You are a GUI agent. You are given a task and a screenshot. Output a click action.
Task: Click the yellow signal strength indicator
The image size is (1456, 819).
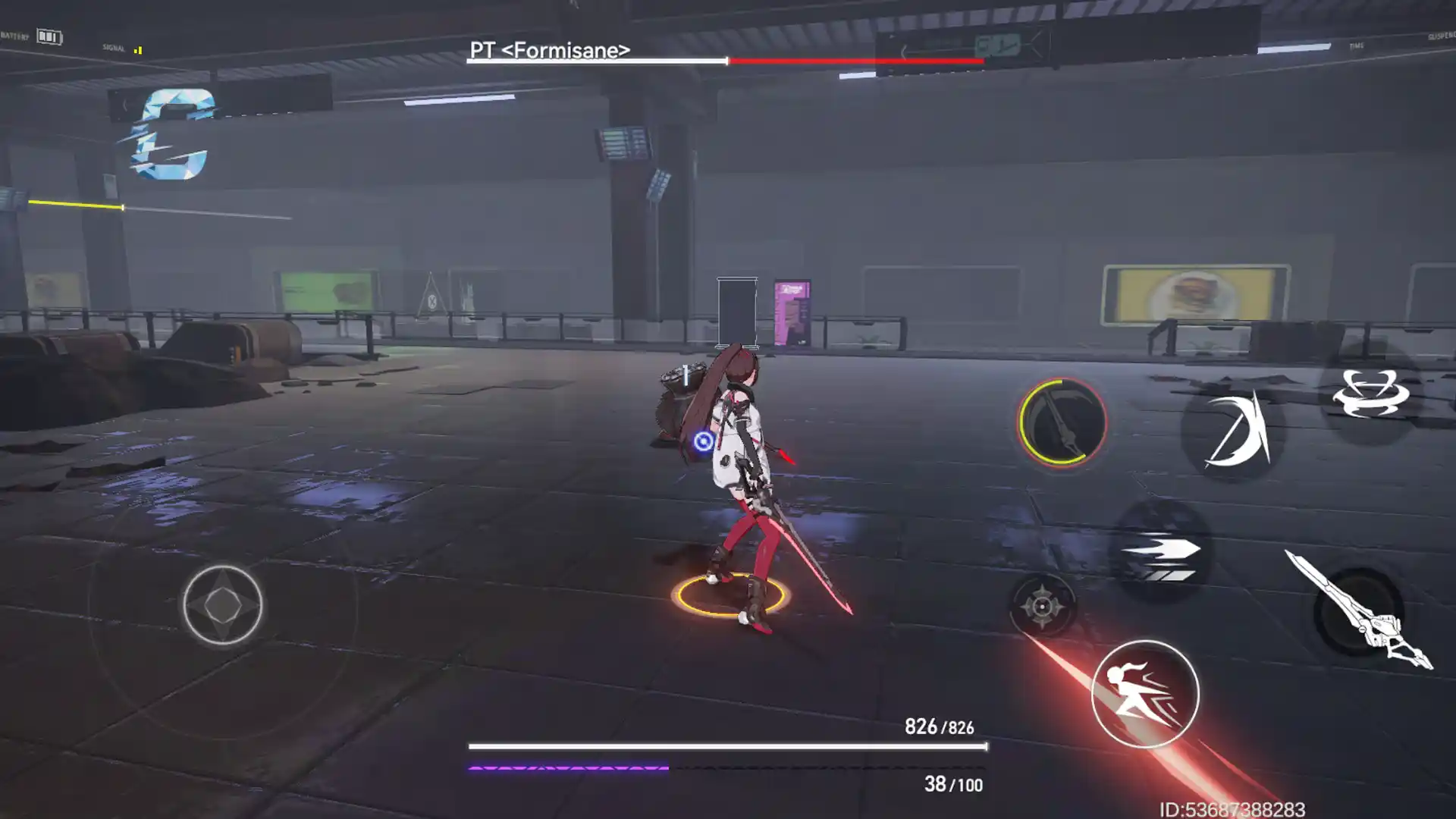click(x=138, y=50)
